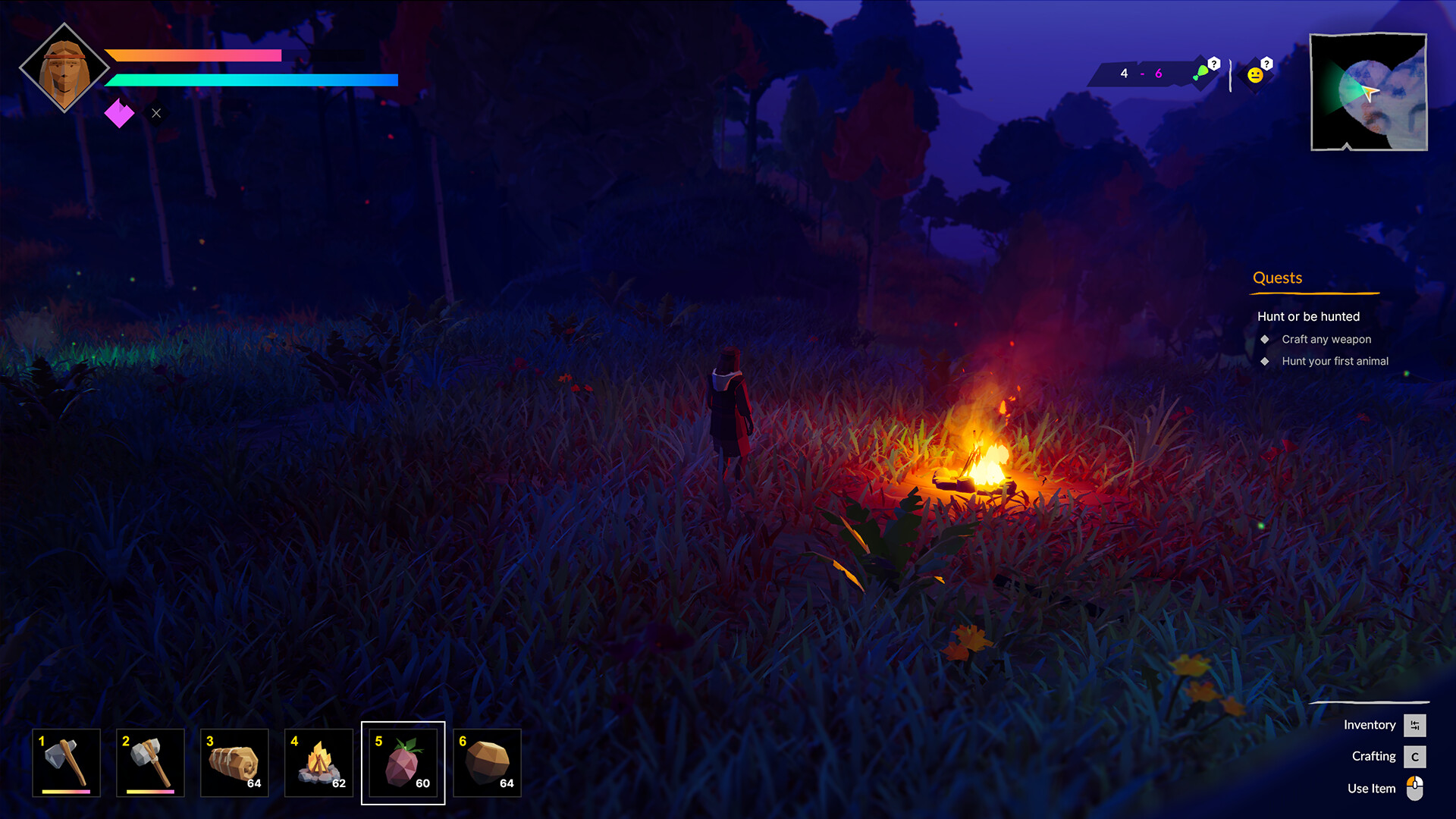
Task: Select the pink berry hotbar slot
Action: click(x=403, y=762)
